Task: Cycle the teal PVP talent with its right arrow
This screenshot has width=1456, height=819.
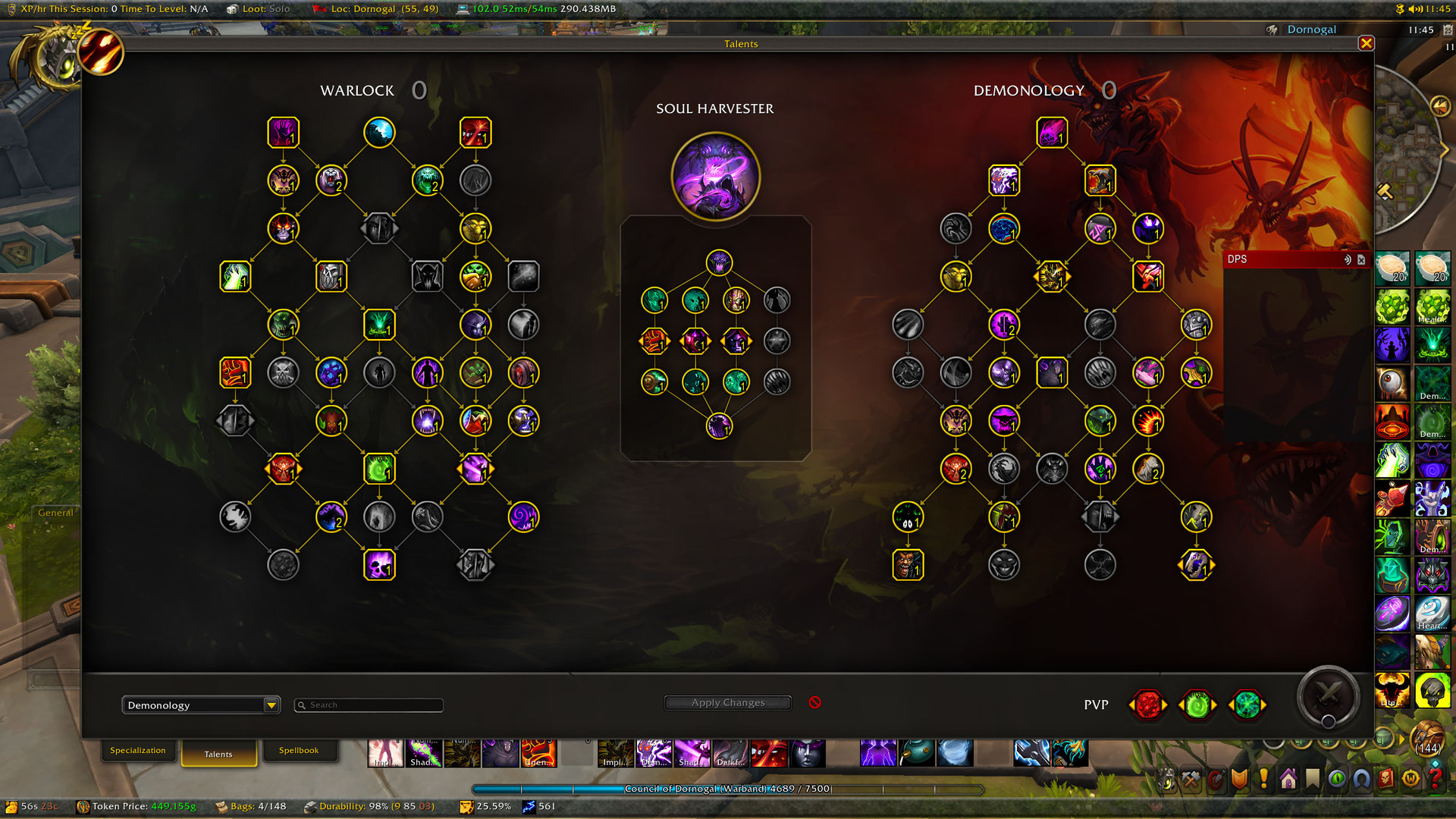Action: point(1263,704)
